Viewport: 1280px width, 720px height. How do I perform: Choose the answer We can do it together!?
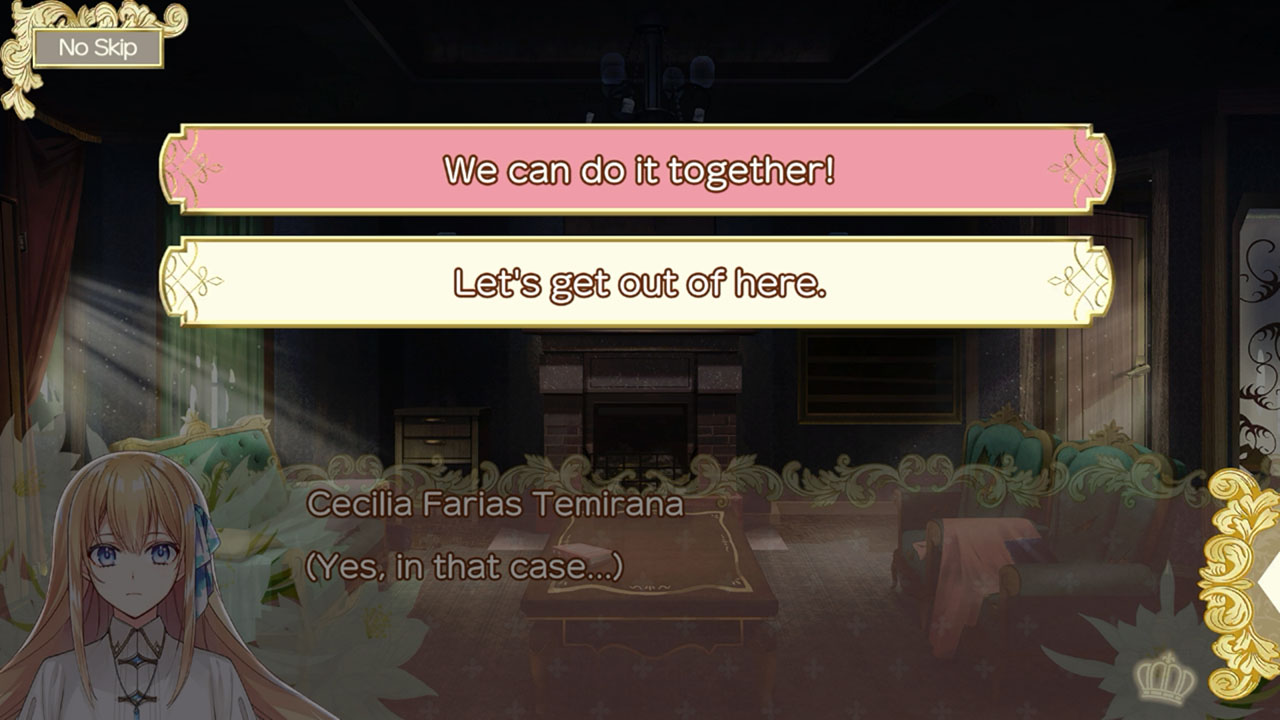click(640, 170)
